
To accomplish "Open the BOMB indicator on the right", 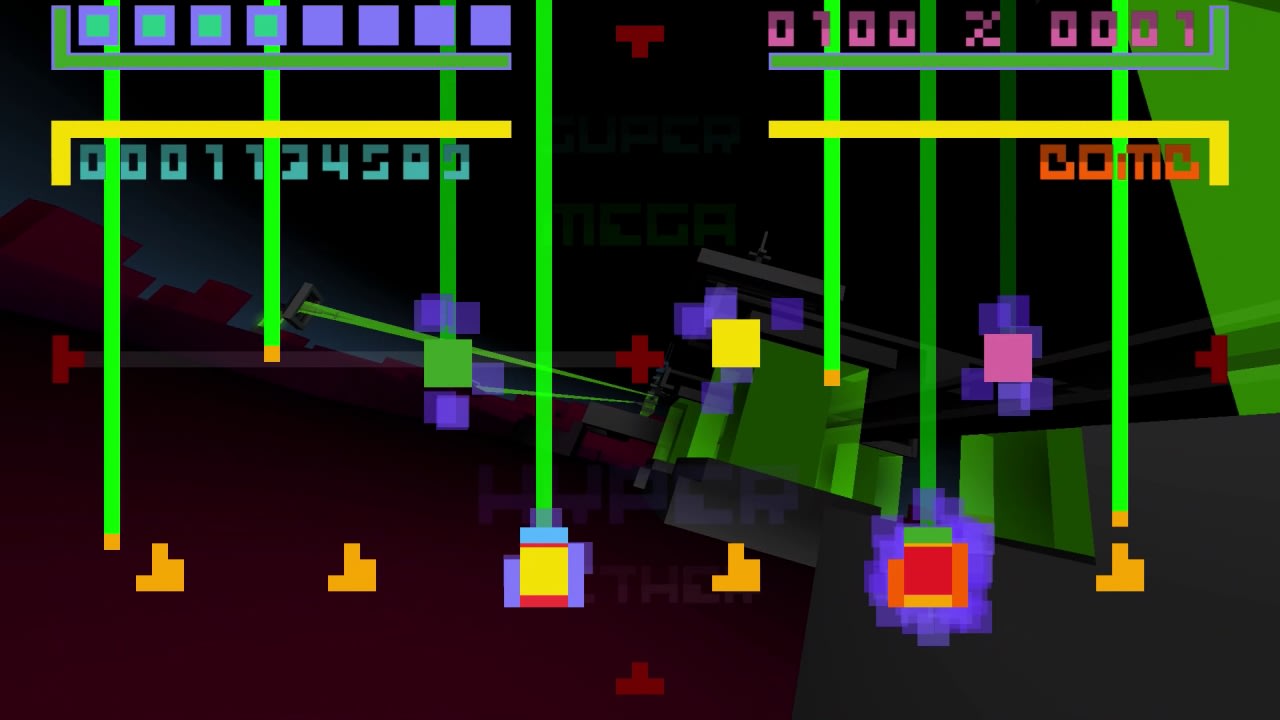I will [x=1120, y=160].
